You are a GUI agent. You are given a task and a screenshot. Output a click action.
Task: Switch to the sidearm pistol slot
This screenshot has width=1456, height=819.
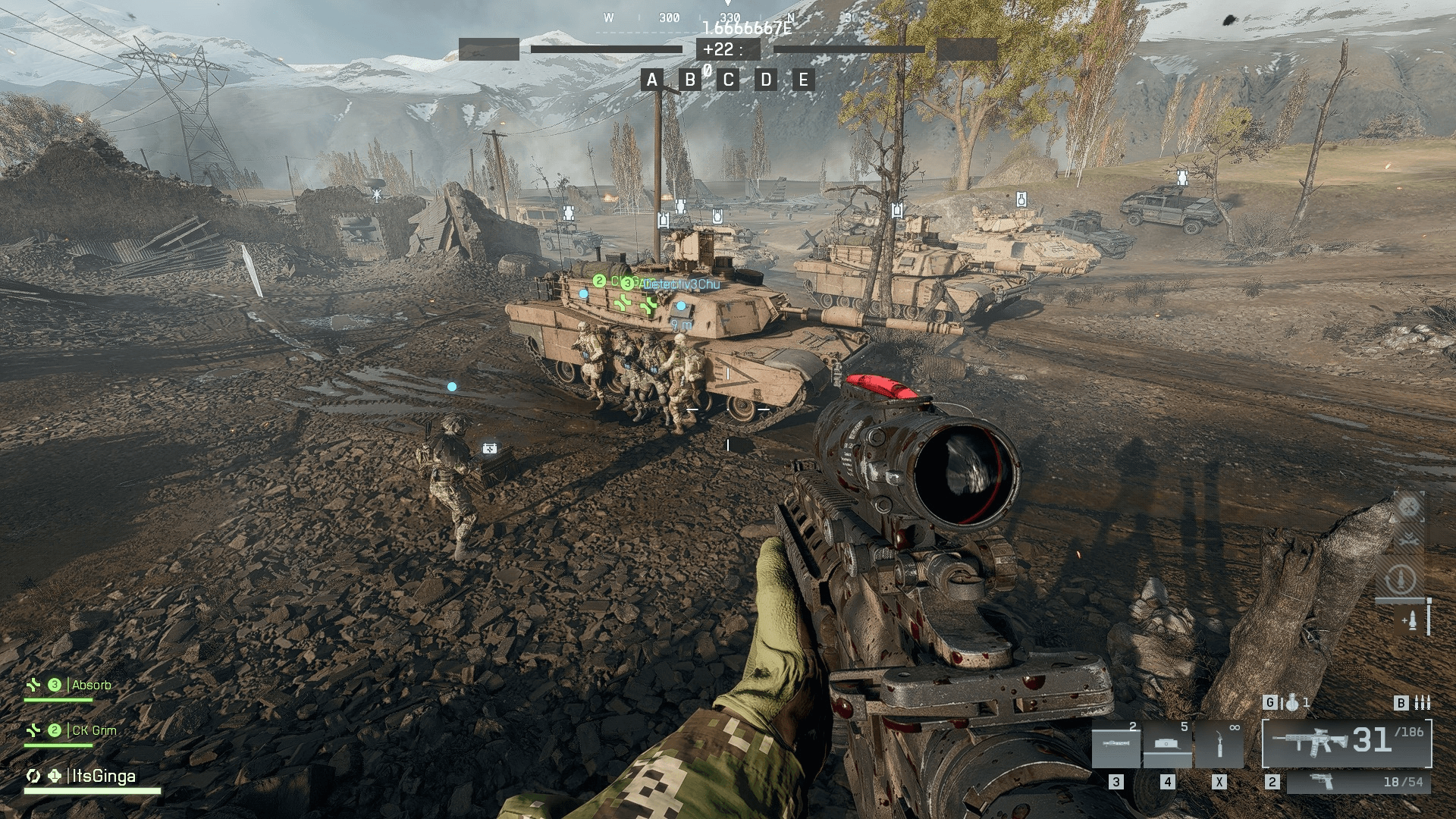(x=1357, y=782)
